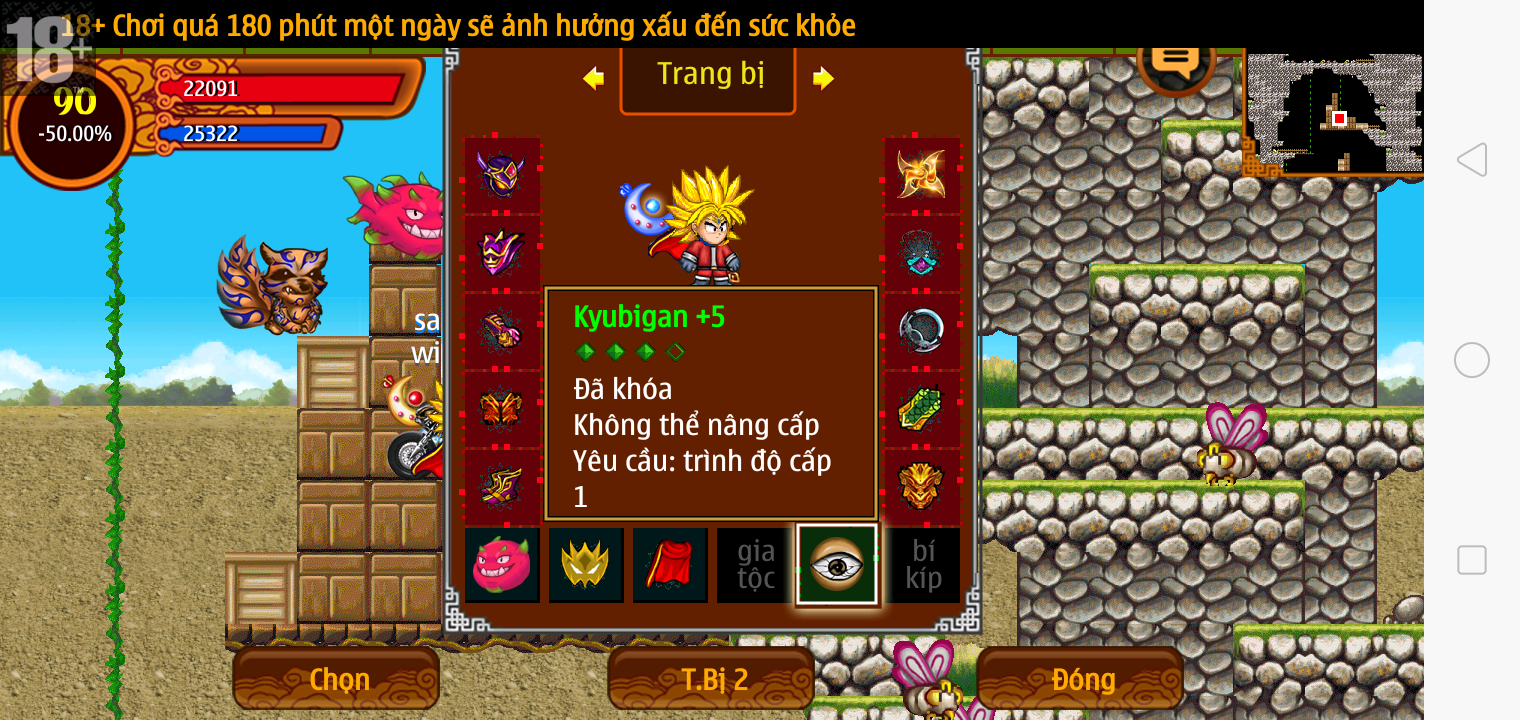The width and height of the screenshot is (1520, 720).
Task: Open the minimap
Action: [x=1335, y=113]
